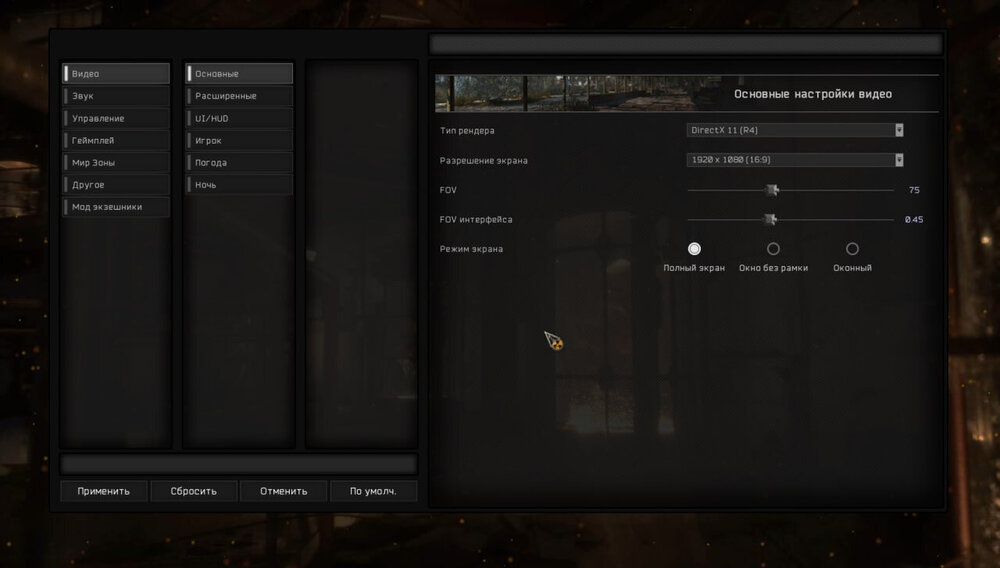This screenshot has height=568, width=1000.
Task: Reset settings with the Сбросить button
Action: pos(194,491)
